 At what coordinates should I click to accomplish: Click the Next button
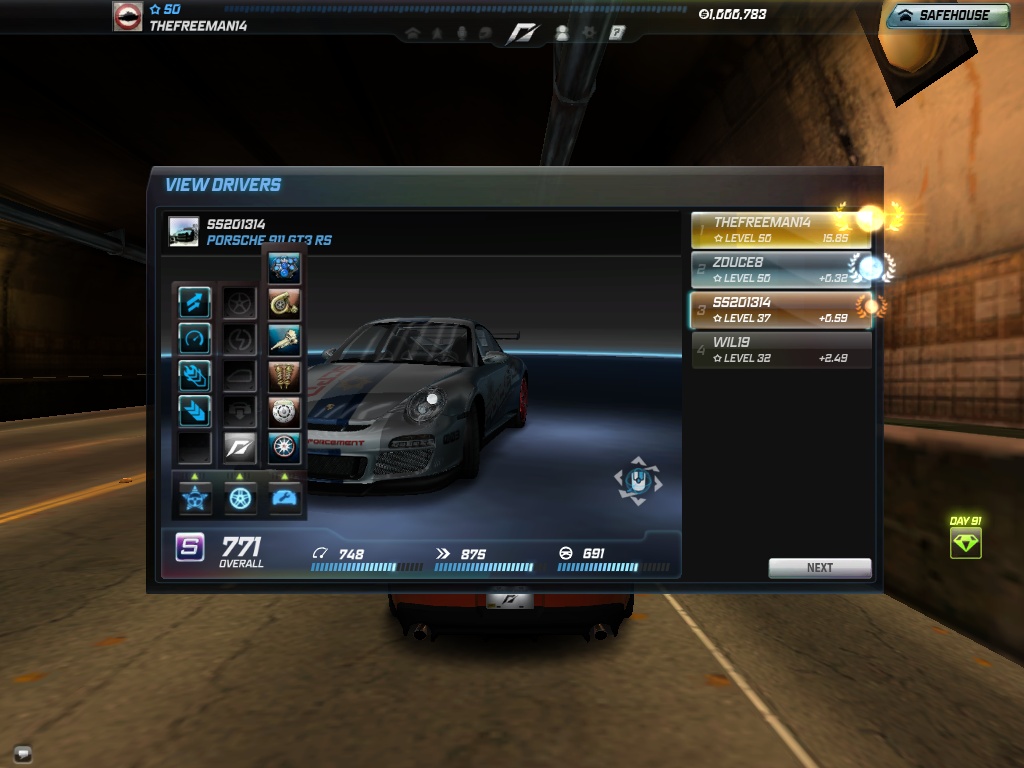[819, 567]
